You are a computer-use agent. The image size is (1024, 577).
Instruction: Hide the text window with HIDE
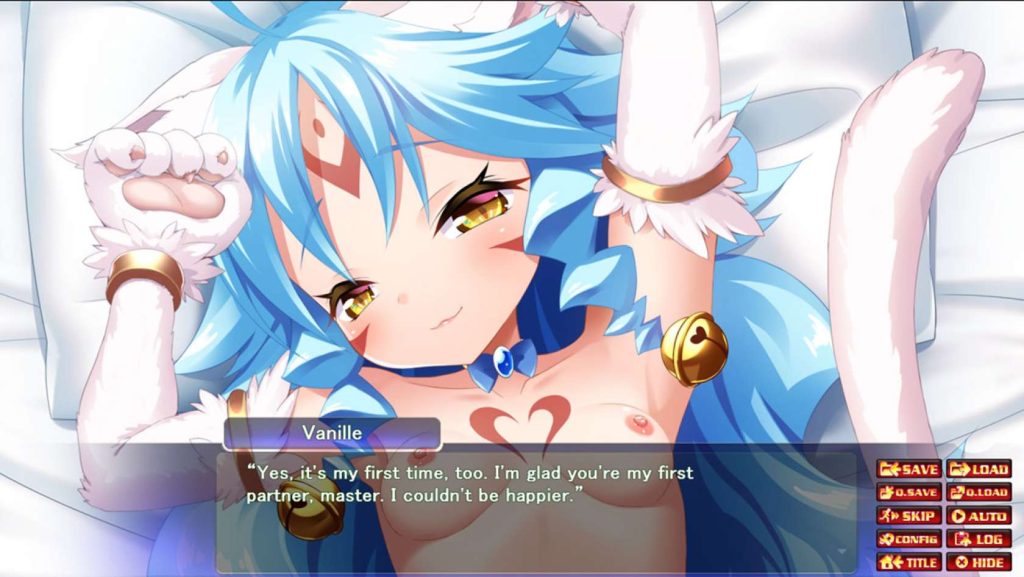click(x=978, y=562)
